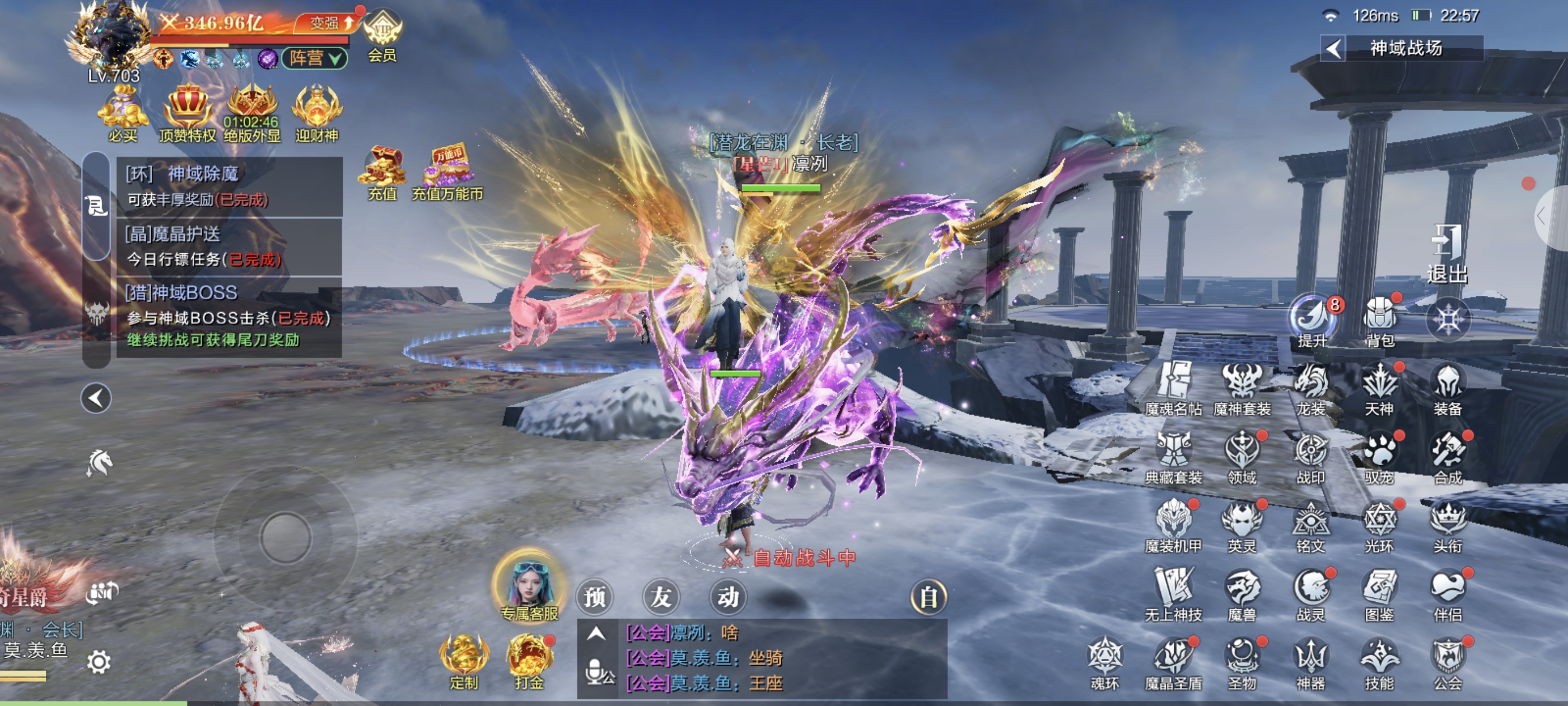Open the 背包 backpack icon
Image resolution: width=1568 pixels, height=706 pixels.
1379,319
